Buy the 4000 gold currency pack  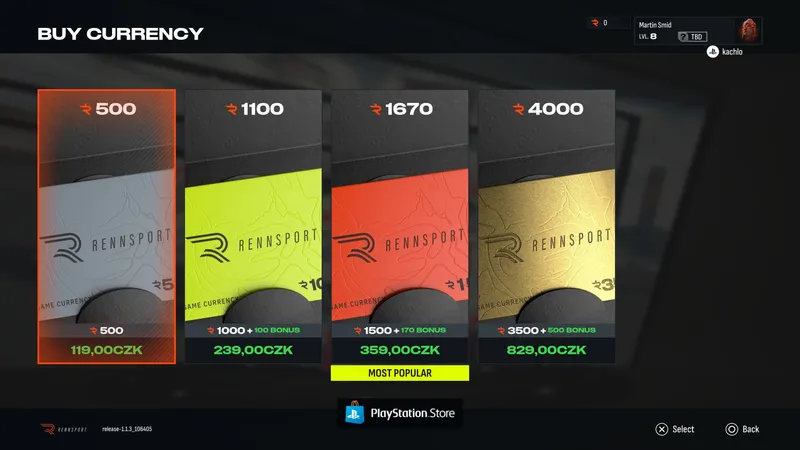546,227
